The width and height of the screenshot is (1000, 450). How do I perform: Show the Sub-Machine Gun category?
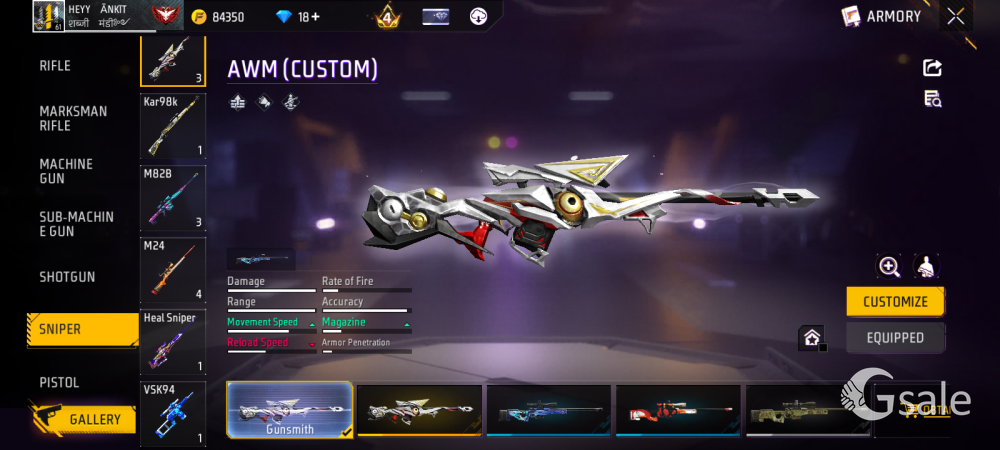tap(76, 224)
